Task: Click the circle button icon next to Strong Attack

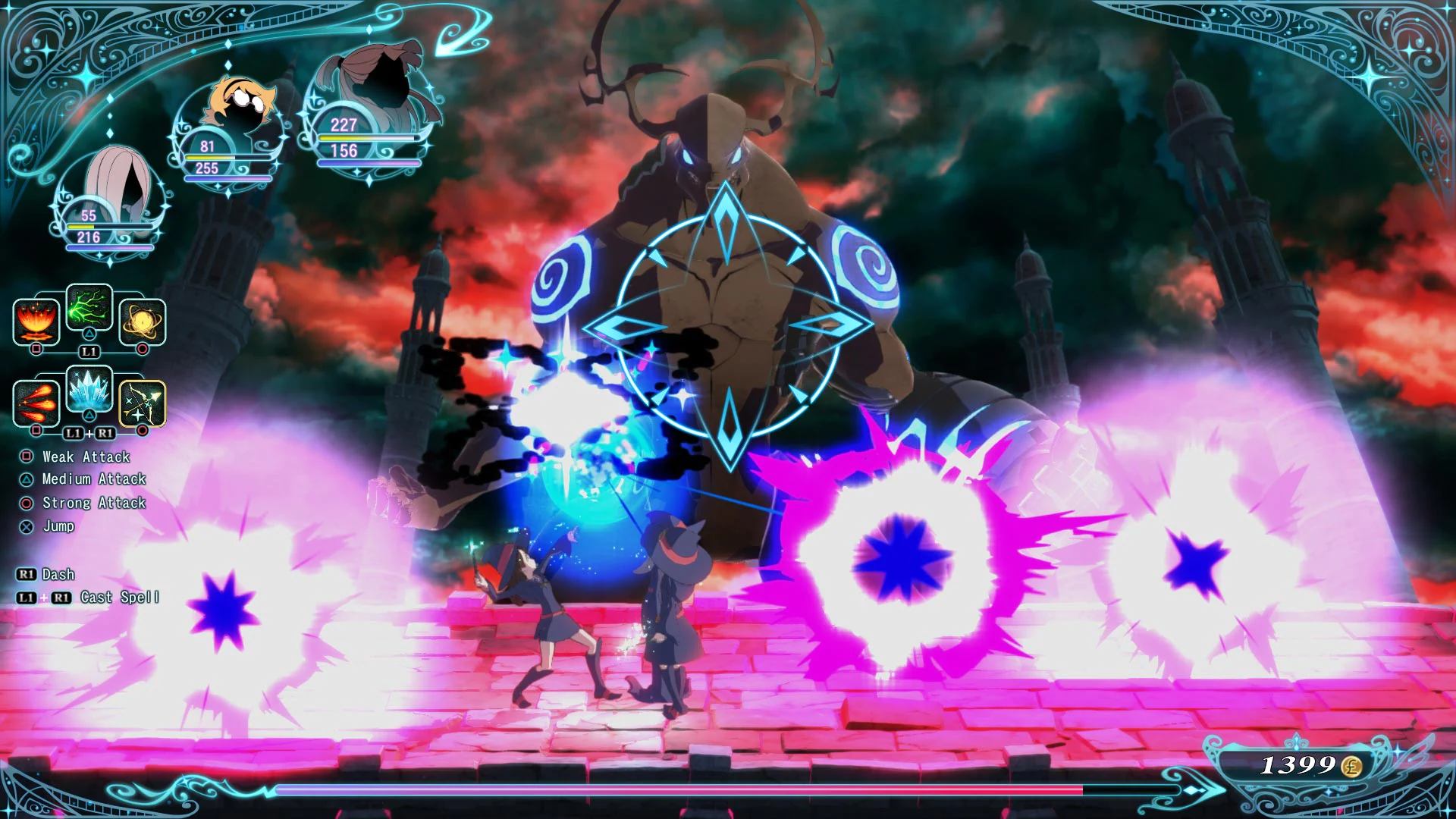Action: click(x=25, y=502)
